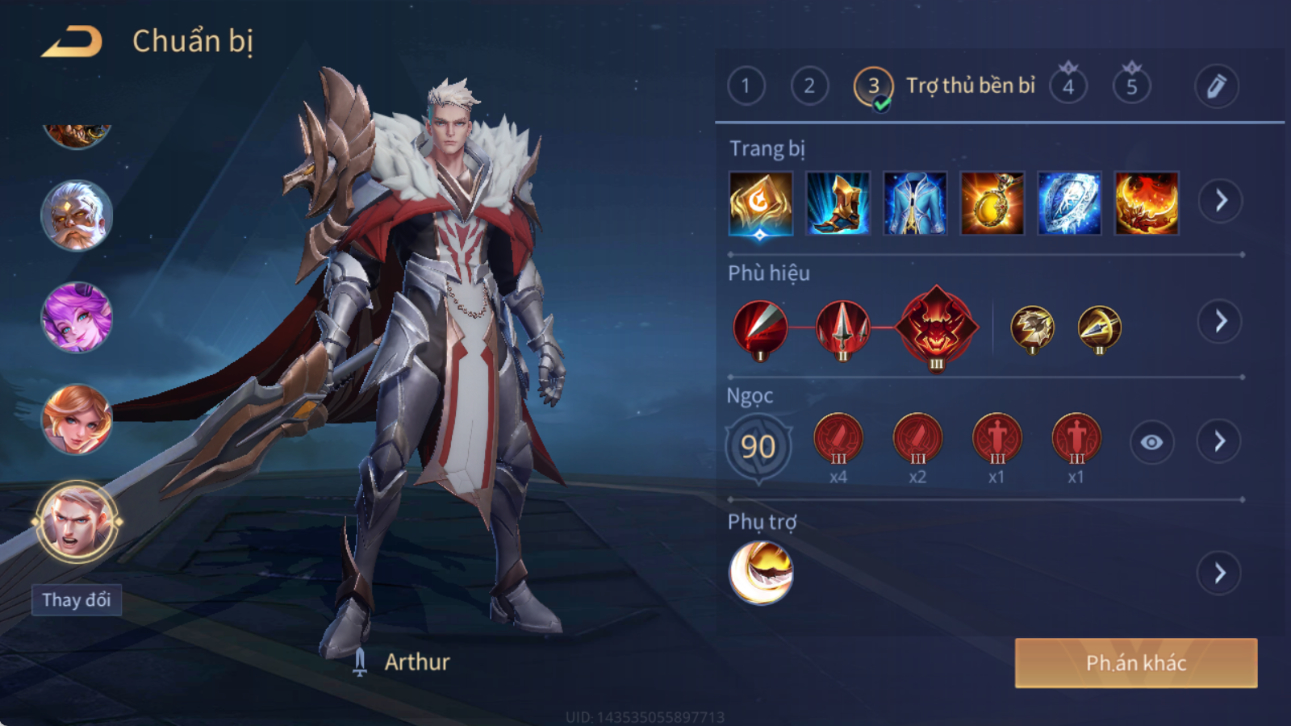Open the Phụ trợ spell selection arrow
Viewport: 1291px width, 726px height.
coord(1220,573)
